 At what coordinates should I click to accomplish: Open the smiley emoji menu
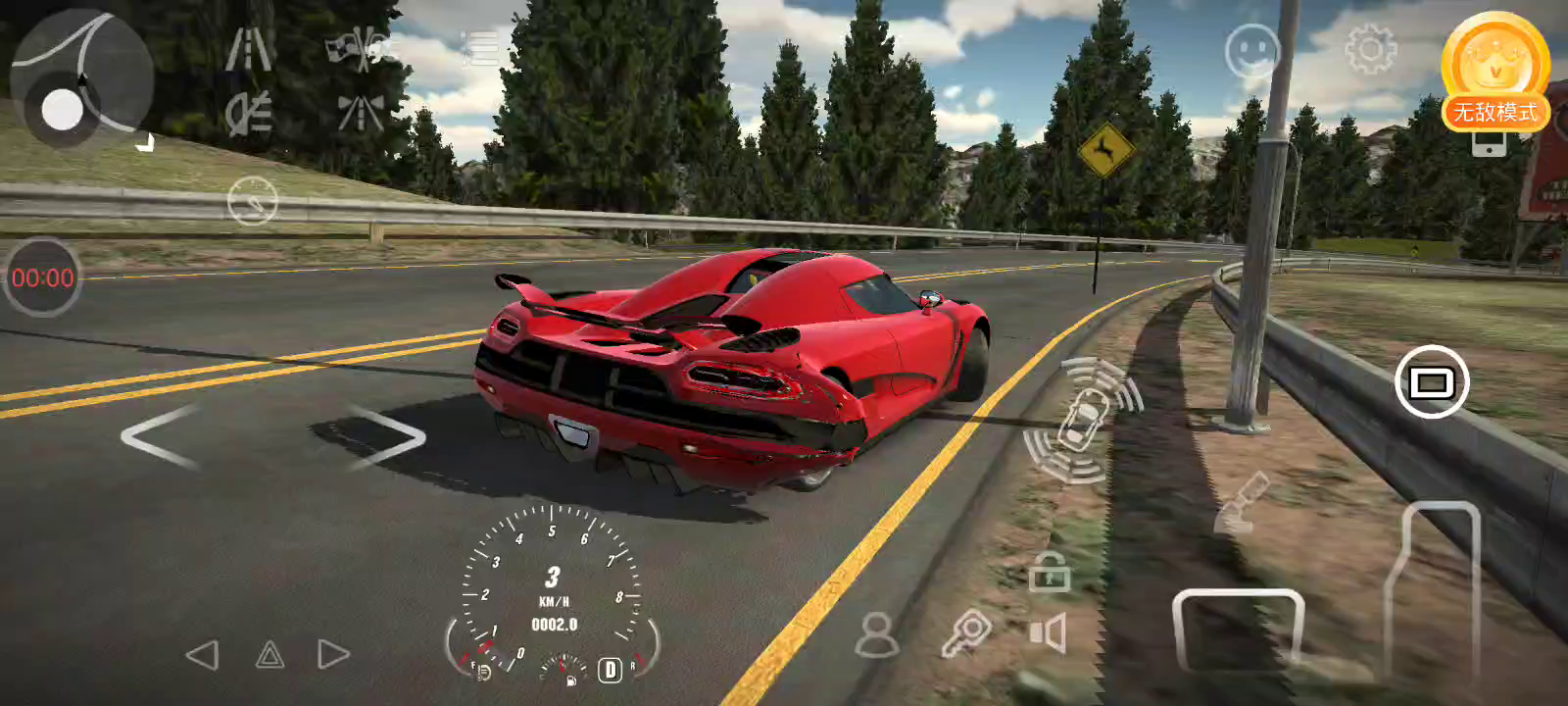point(1252,50)
